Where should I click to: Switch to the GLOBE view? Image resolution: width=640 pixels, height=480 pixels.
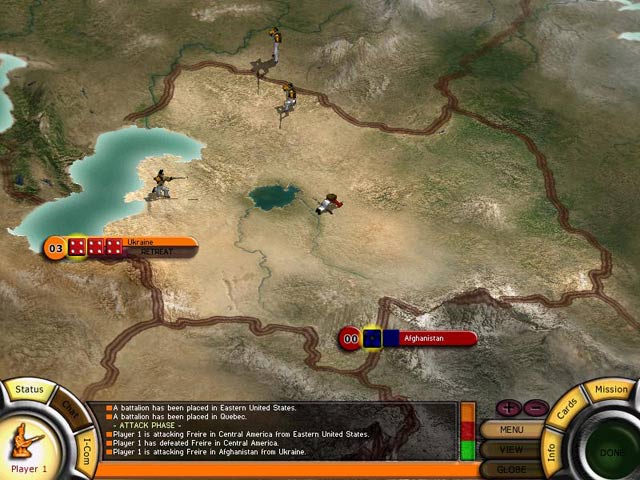coord(511,469)
